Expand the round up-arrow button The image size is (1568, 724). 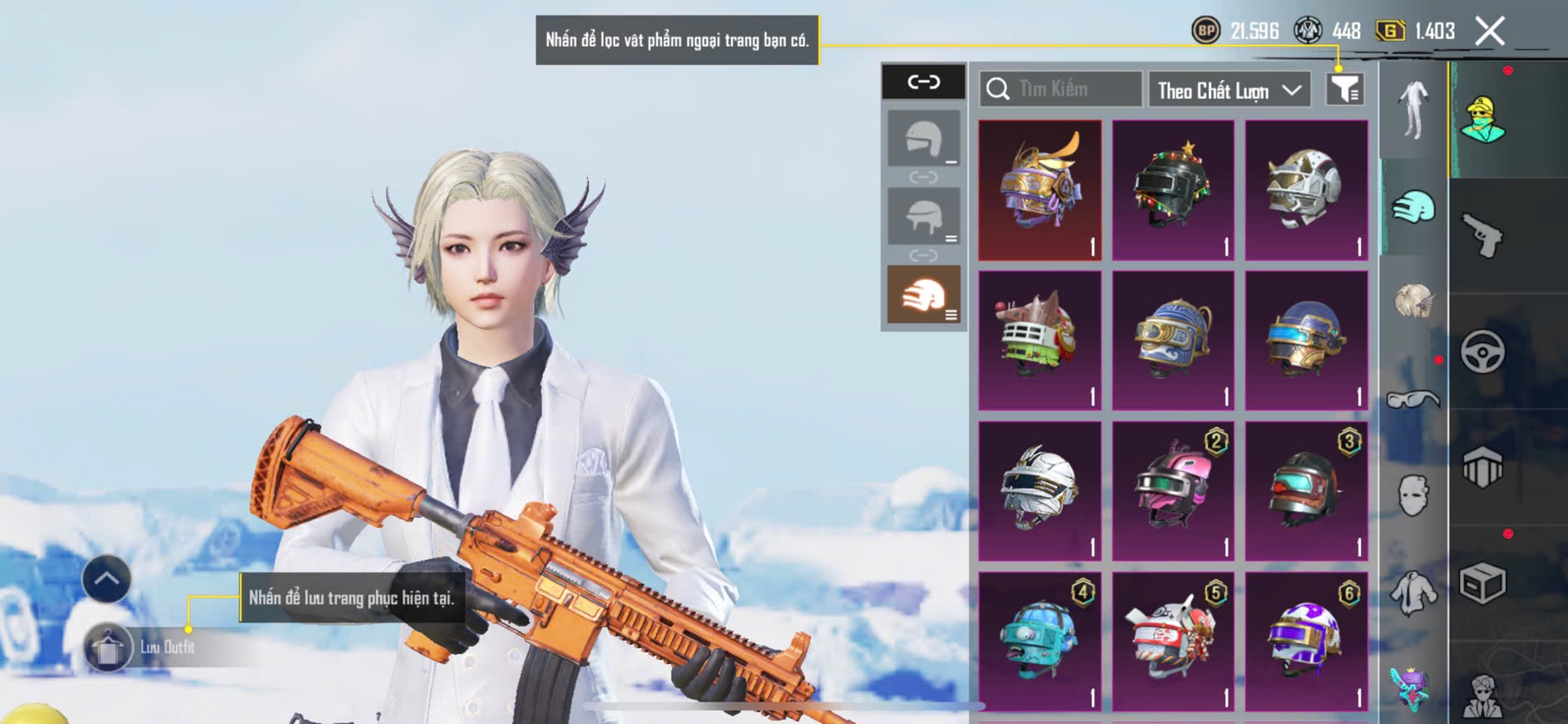point(106,579)
